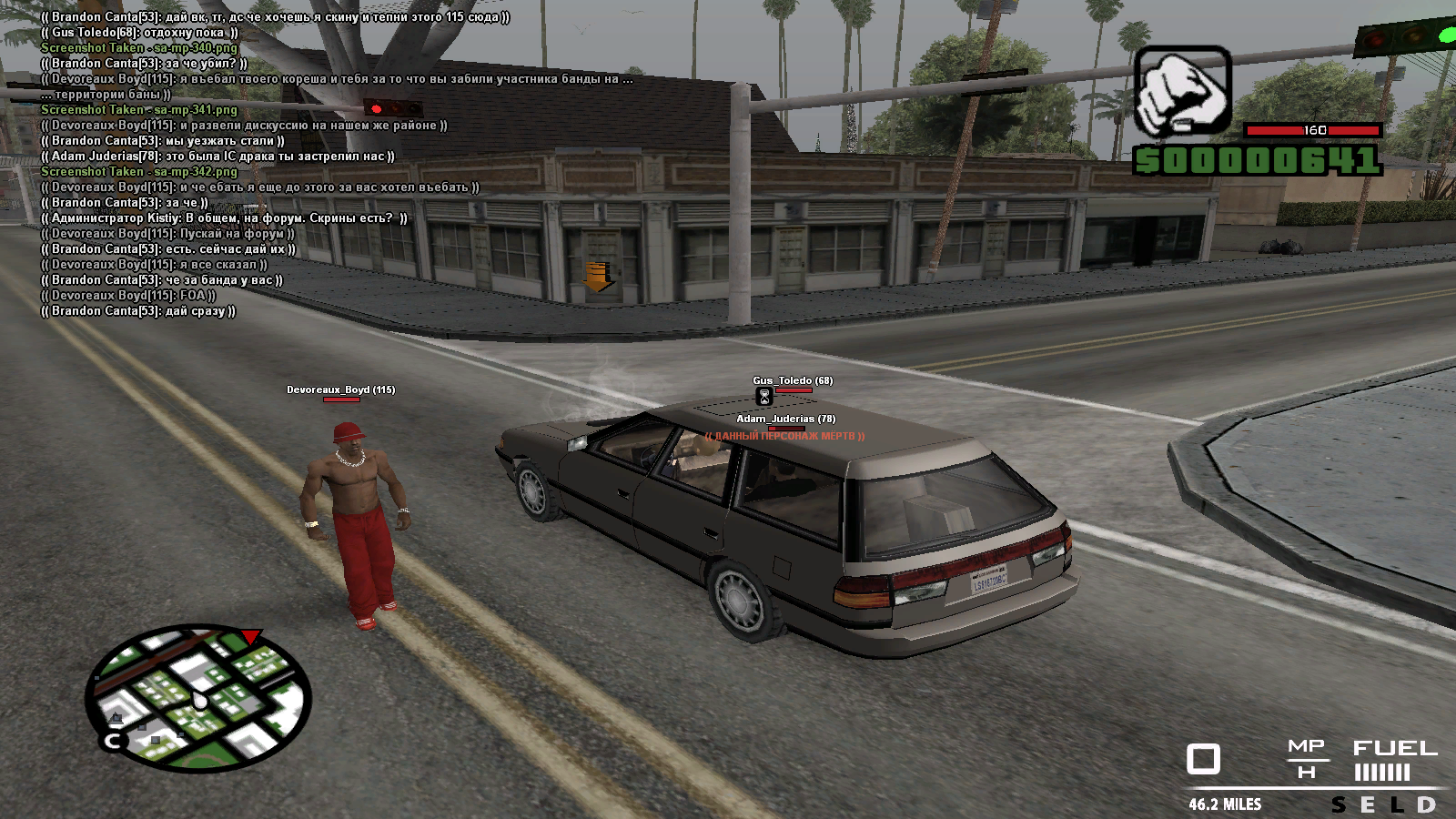Click the hourglass icon under Gus_Toledo's name
The image size is (1456, 819).
pyautogui.click(x=764, y=397)
